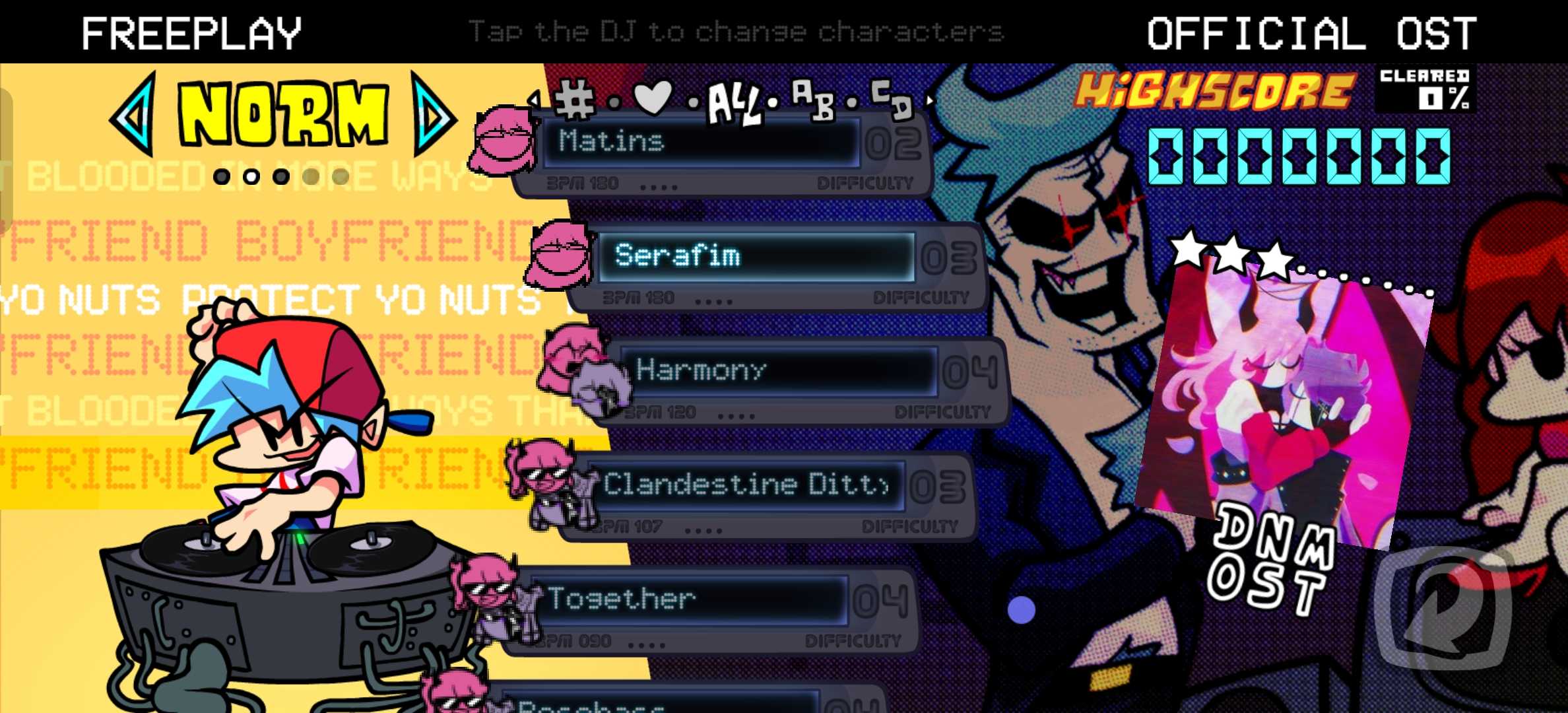Screen dimensions: 1568x713
Task: Select the song Matins
Action: click(x=700, y=143)
